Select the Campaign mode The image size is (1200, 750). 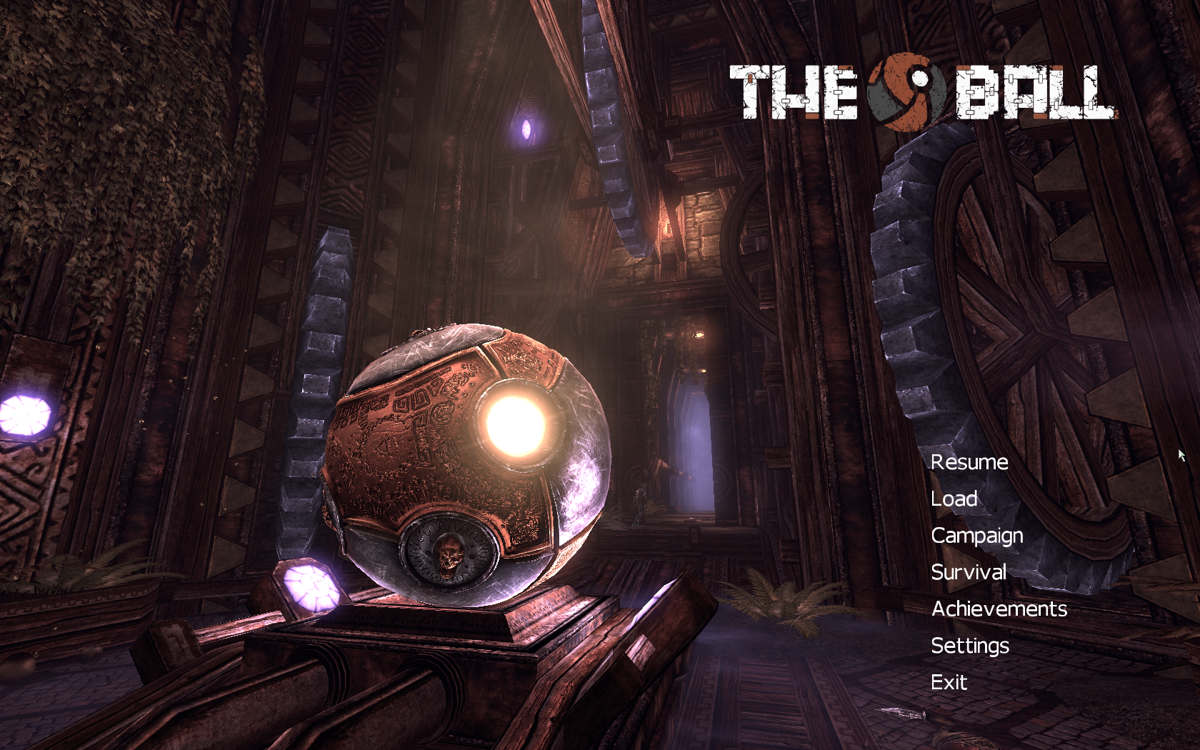(977, 536)
